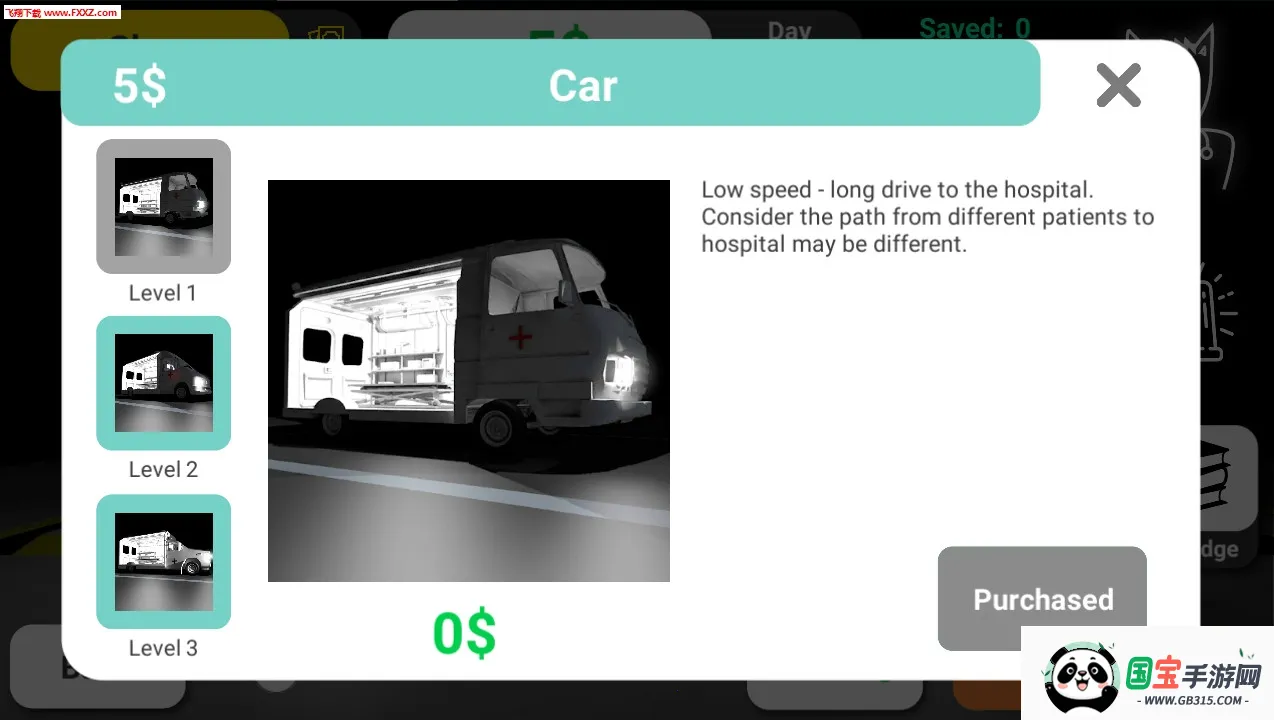
Task: Choose the Level 2 ambulance thumbnail
Action: pyautogui.click(x=163, y=383)
